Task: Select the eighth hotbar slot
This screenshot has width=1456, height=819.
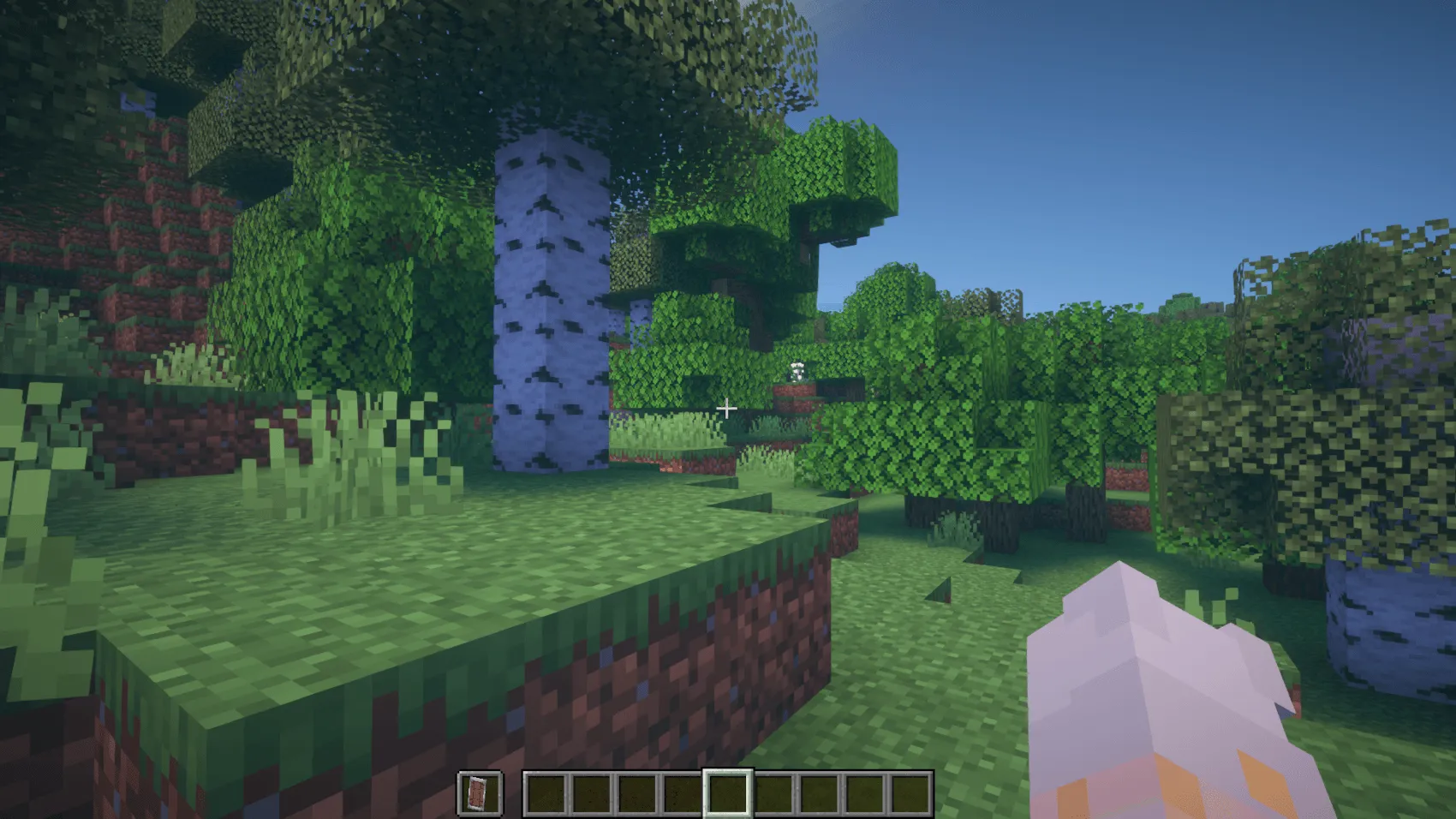Action: 866,794
